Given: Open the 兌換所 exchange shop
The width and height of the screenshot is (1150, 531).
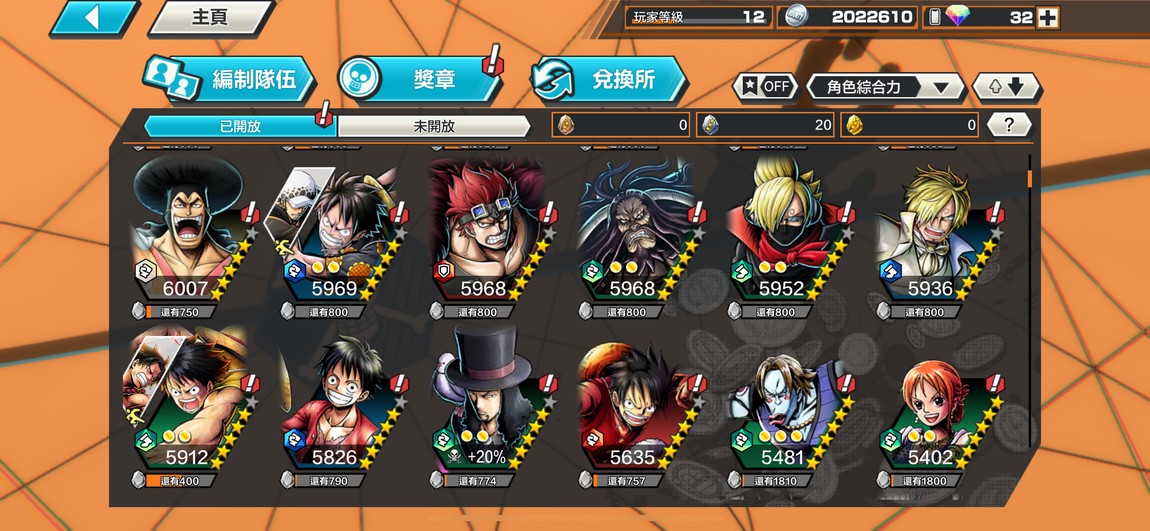Looking at the screenshot, I should click(610, 80).
